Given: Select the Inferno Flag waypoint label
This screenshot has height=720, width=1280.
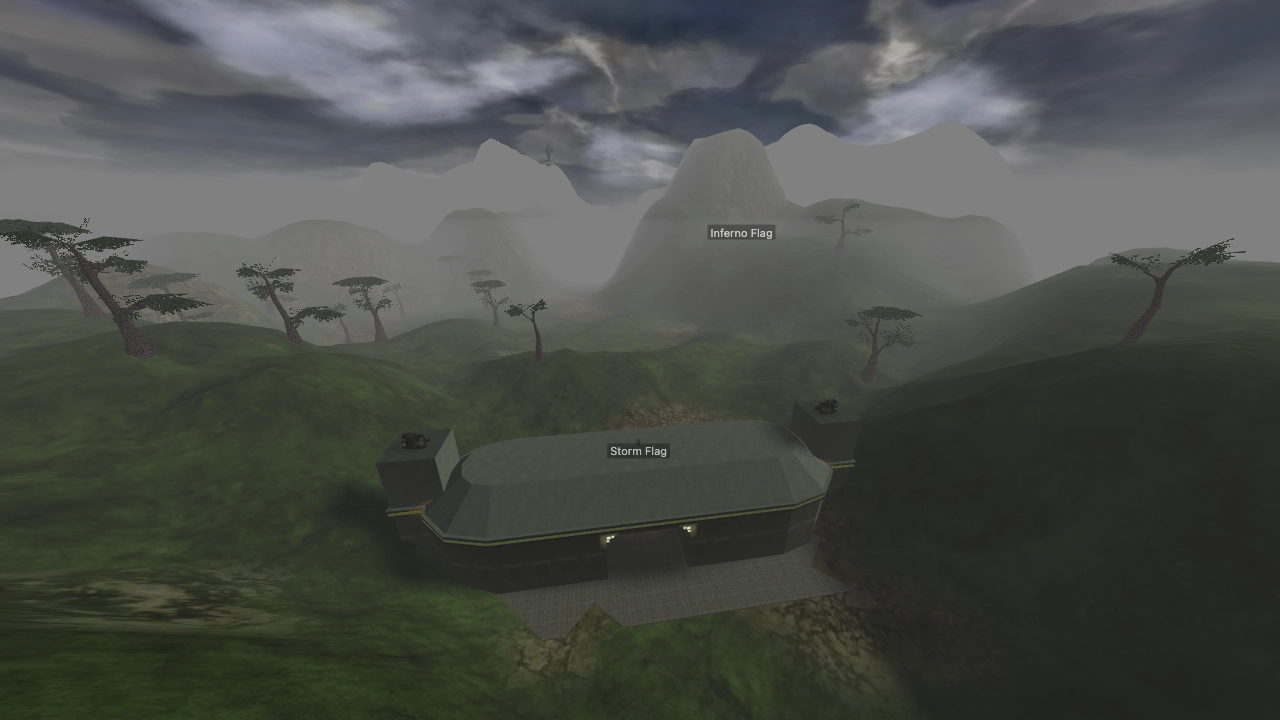Looking at the screenshot, I should click(x=741, y=232).
